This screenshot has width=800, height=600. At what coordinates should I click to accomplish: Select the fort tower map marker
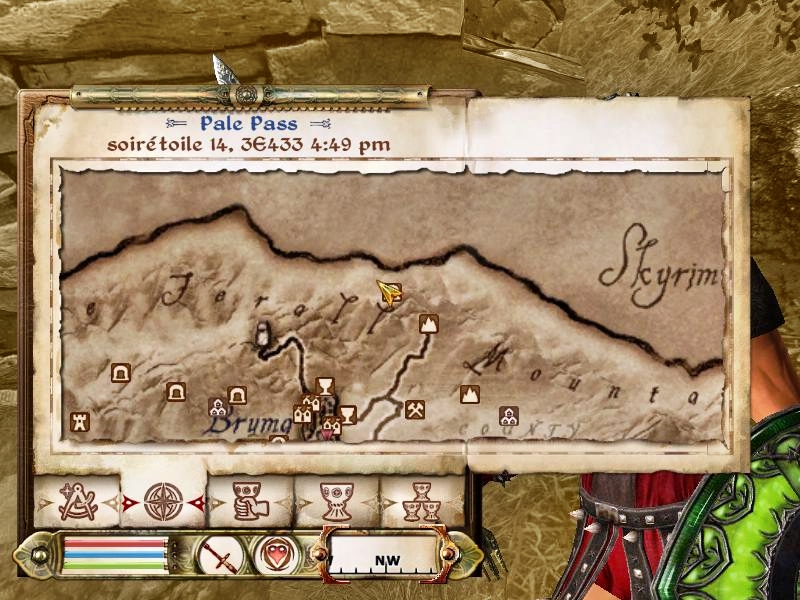pos(79,422)
